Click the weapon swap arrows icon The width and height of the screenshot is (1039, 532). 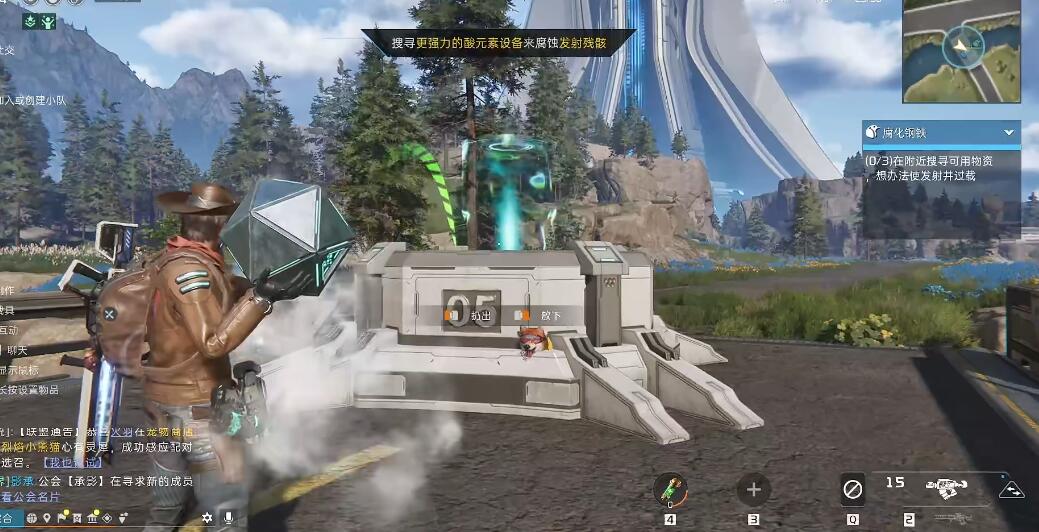click(1011, 489)
